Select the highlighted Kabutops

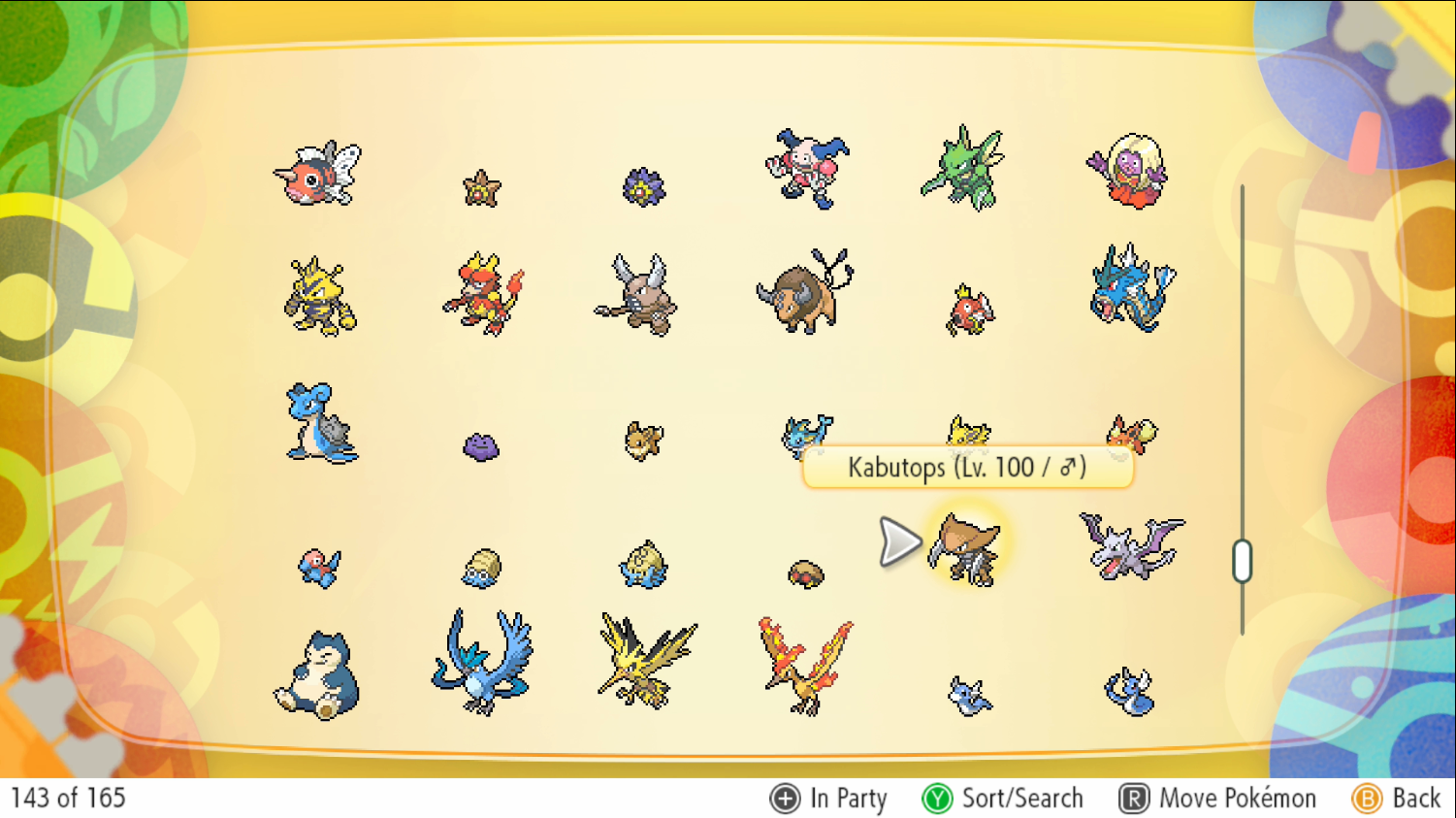[963, 548]
